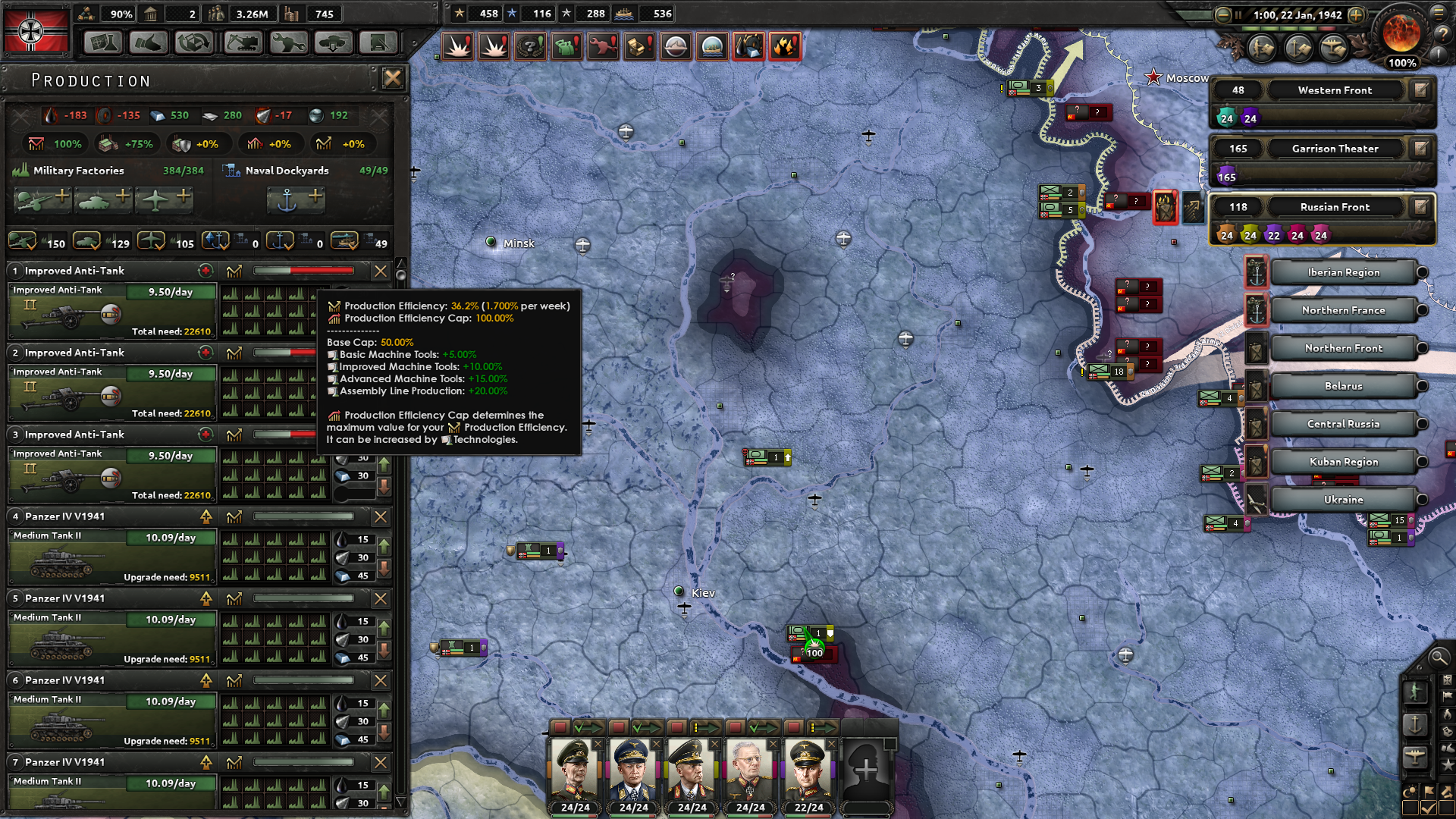Edit the Western Front with its pencil button
This screenshot has width=1456, height=819.
point(1420,90)
